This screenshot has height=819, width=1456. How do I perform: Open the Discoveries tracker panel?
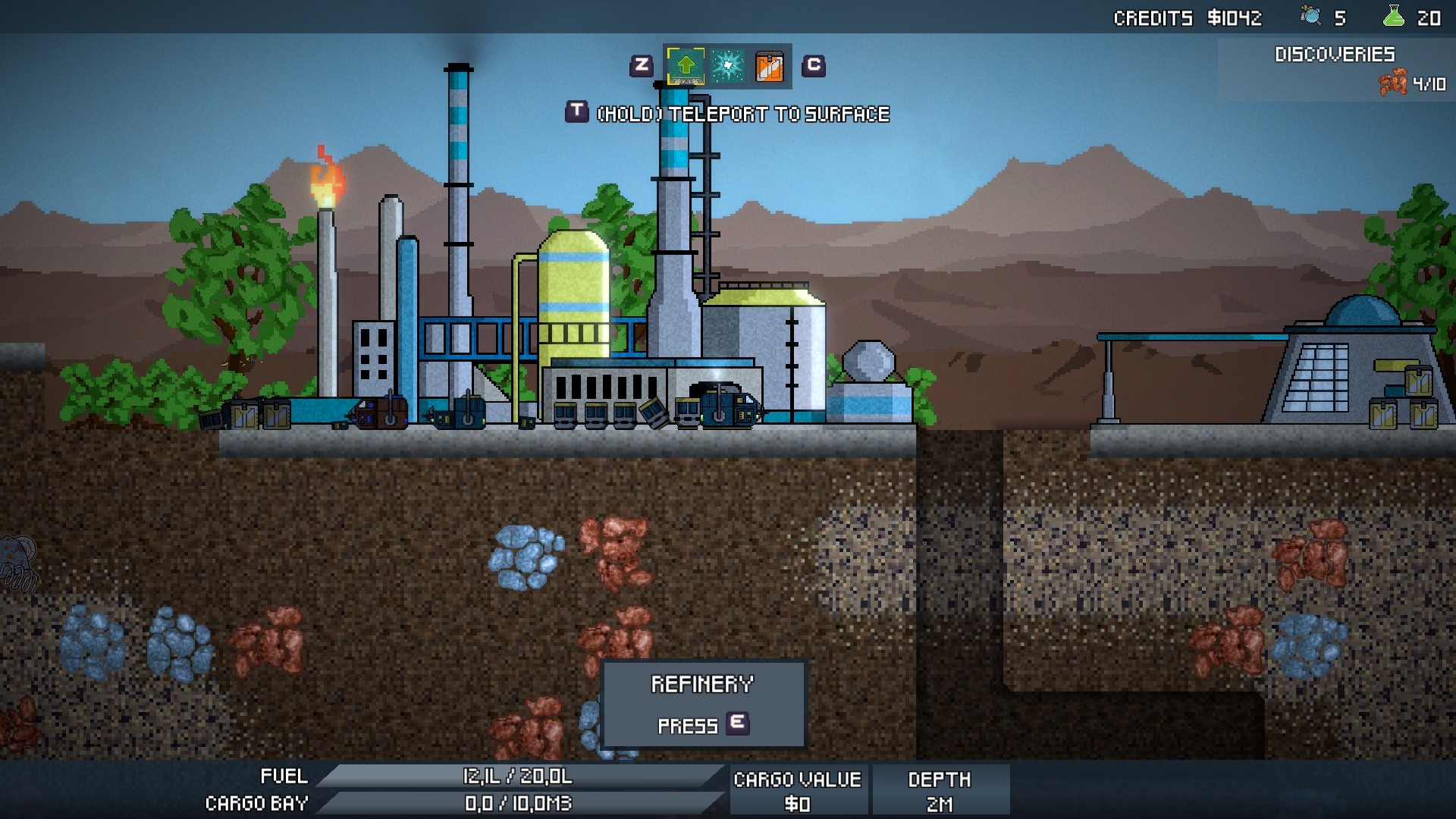point(1335,69)
